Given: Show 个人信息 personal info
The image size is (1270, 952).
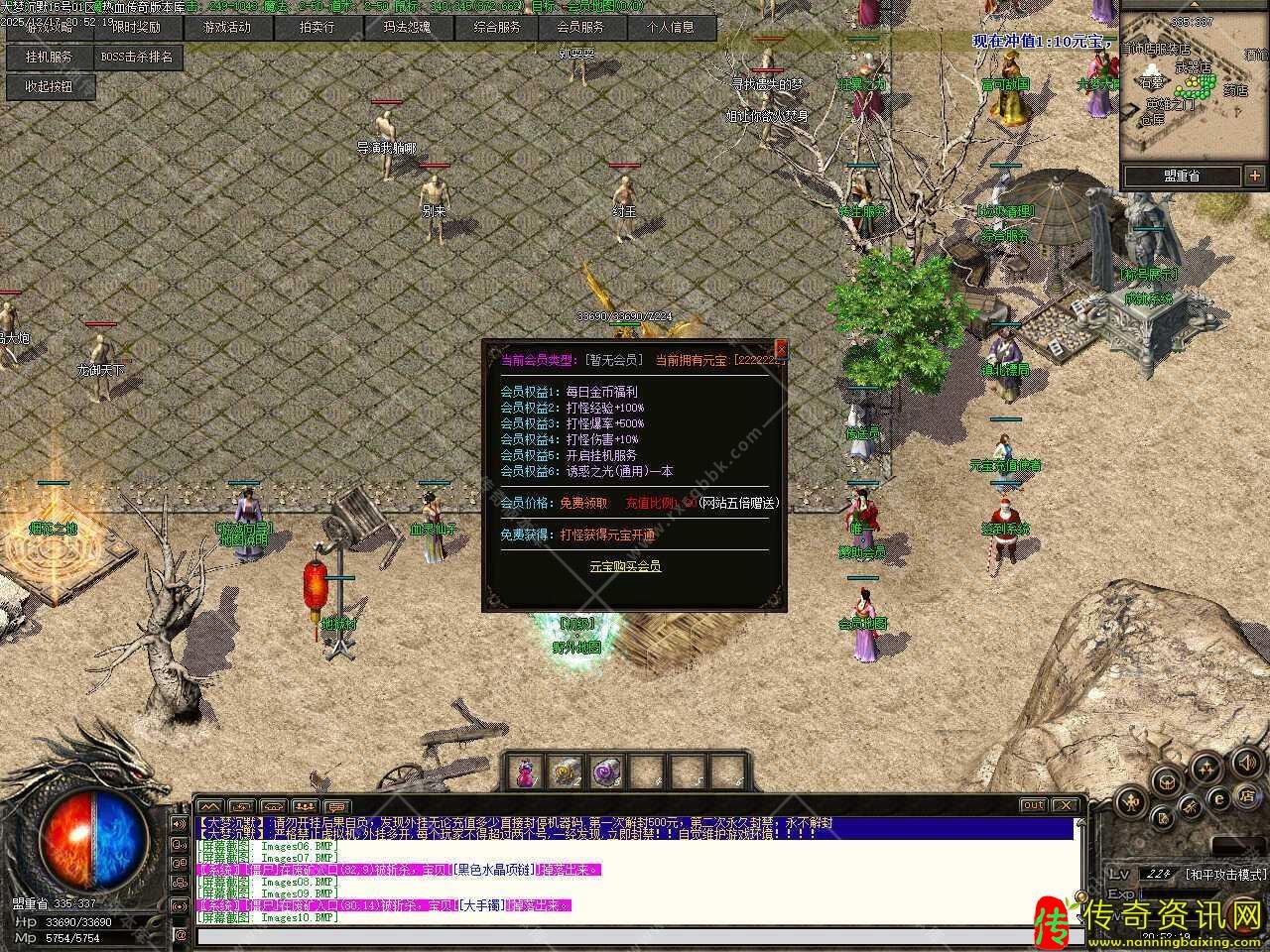Looking at the screenshot, I should [x=671, y=28].
